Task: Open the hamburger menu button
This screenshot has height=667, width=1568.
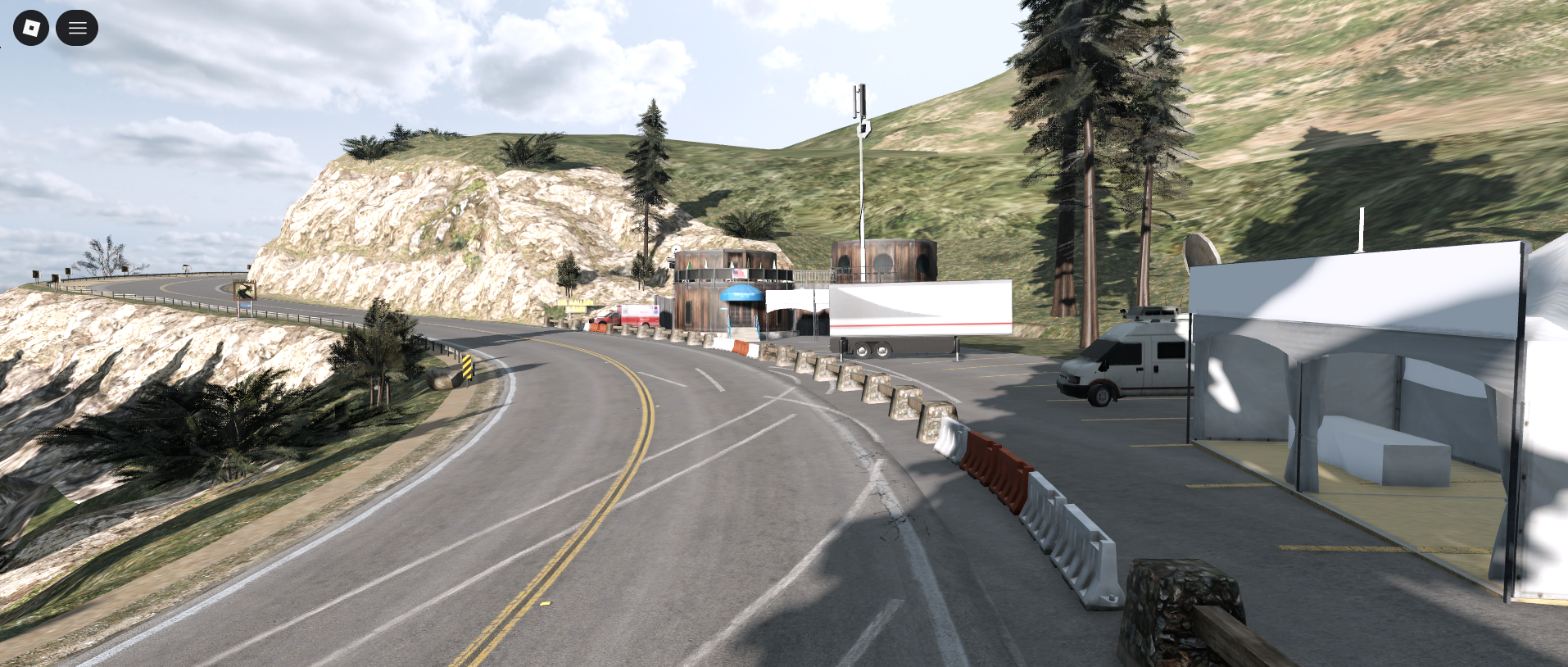Action: coord(77,29)
